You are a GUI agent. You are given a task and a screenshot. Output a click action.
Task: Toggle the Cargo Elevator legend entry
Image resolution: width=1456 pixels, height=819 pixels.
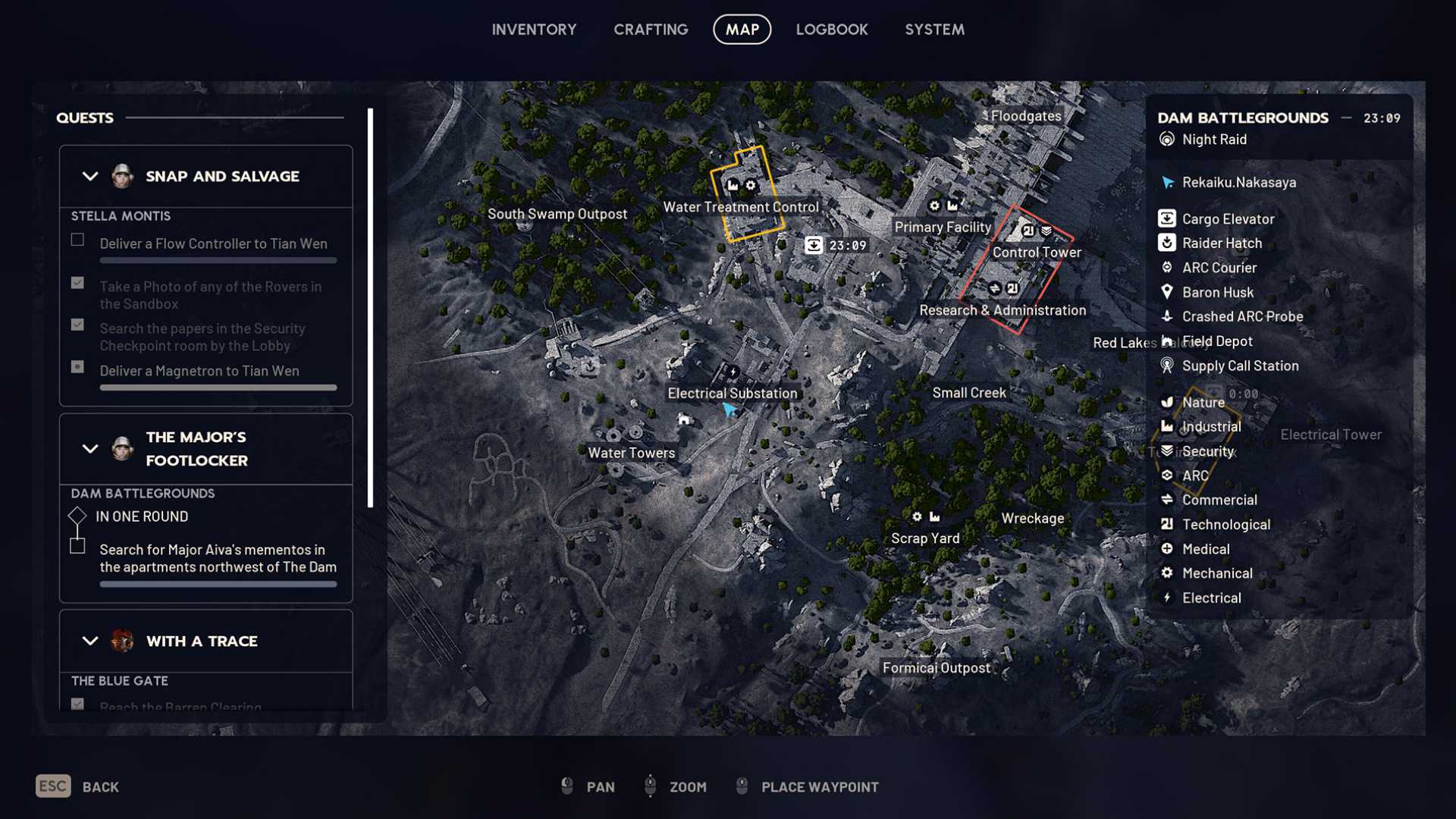point(1227,219)
